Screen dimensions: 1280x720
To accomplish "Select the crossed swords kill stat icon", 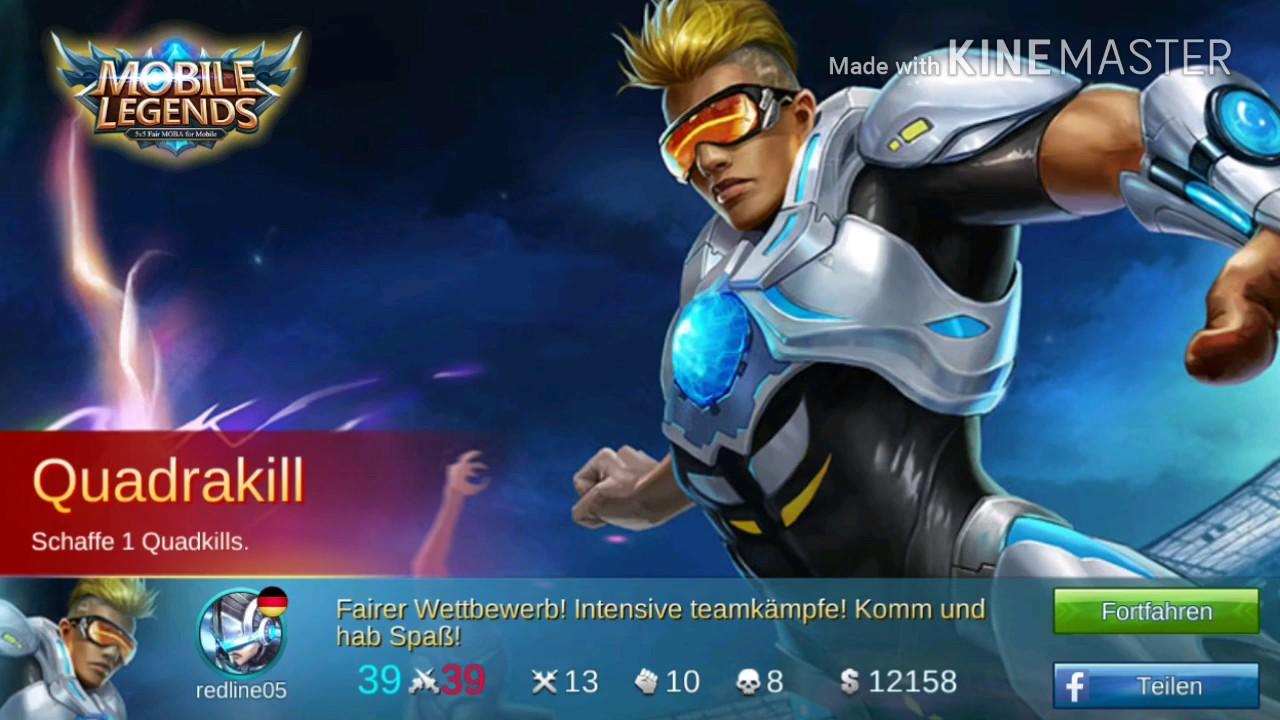I will 545,681.
